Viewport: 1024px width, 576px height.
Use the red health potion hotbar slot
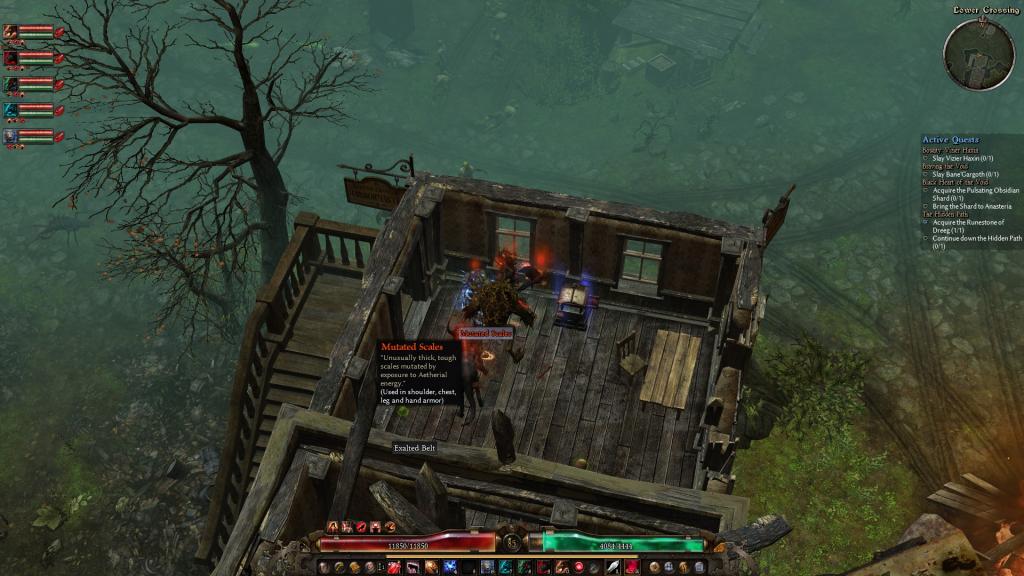point(392,567)
